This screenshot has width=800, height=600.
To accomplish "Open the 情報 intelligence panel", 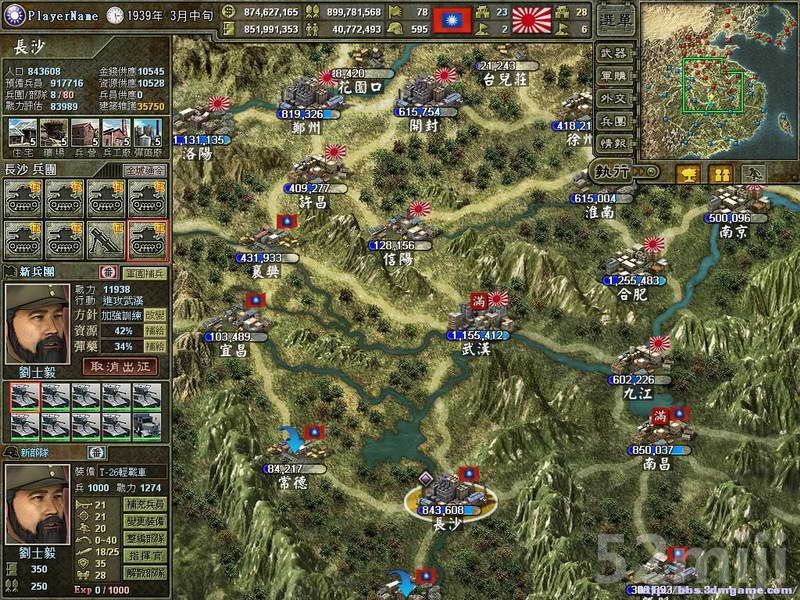I will 613,144.
